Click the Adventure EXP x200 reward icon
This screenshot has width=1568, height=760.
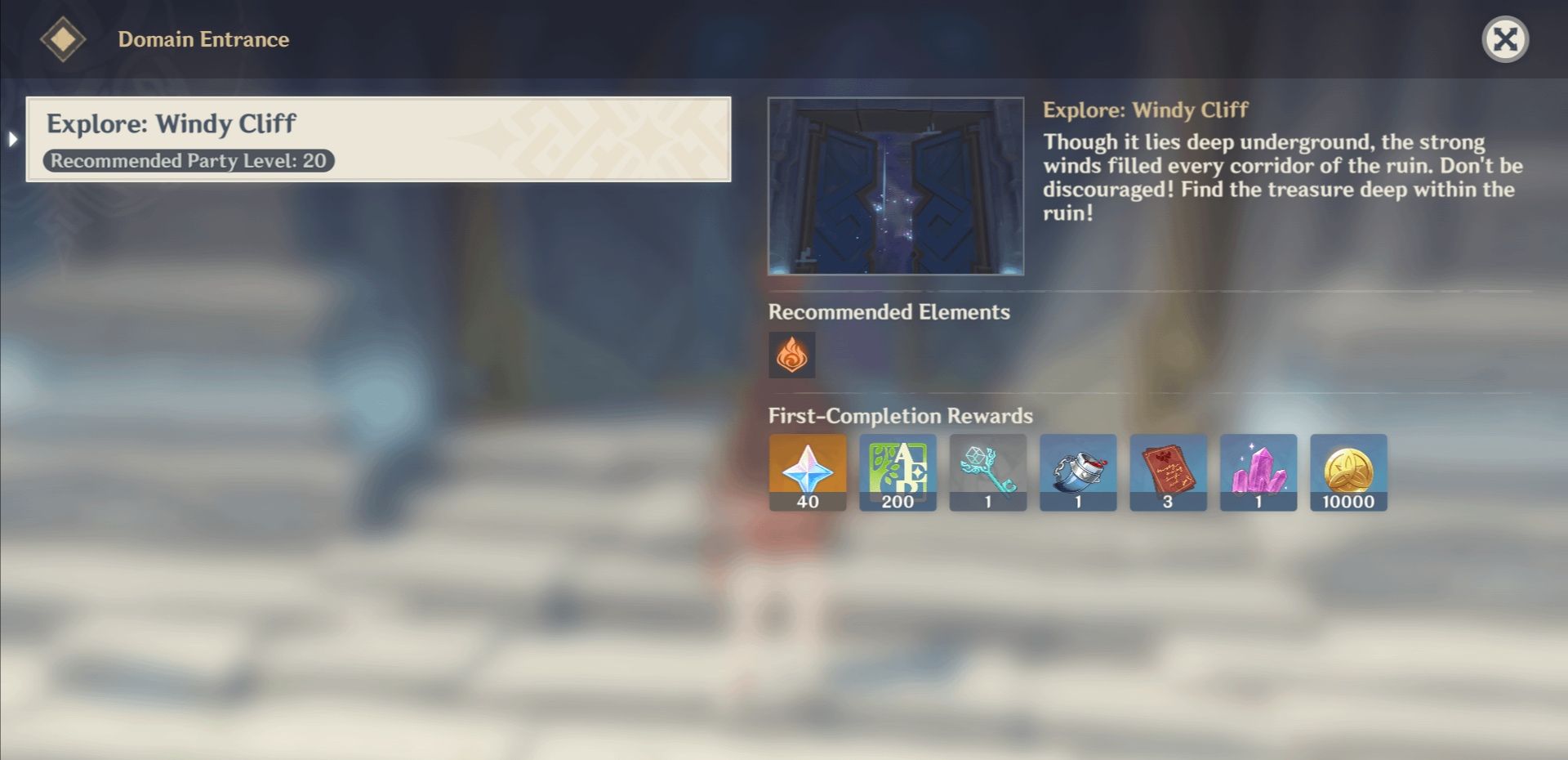(897, 472)
